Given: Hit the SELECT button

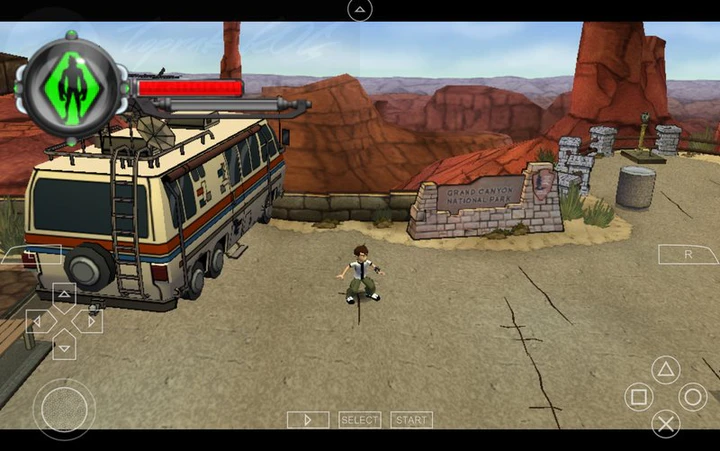Looking at the screenshot, I should (x=360, y=420).
